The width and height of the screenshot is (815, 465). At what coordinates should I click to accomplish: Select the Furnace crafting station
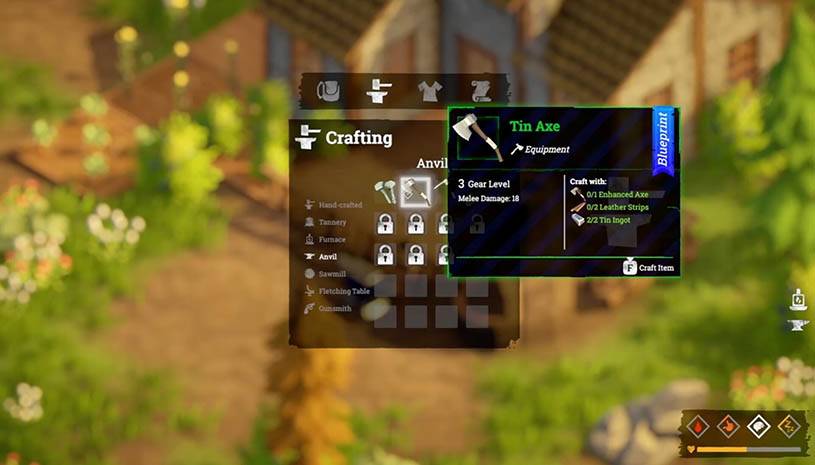click(331, 239)
